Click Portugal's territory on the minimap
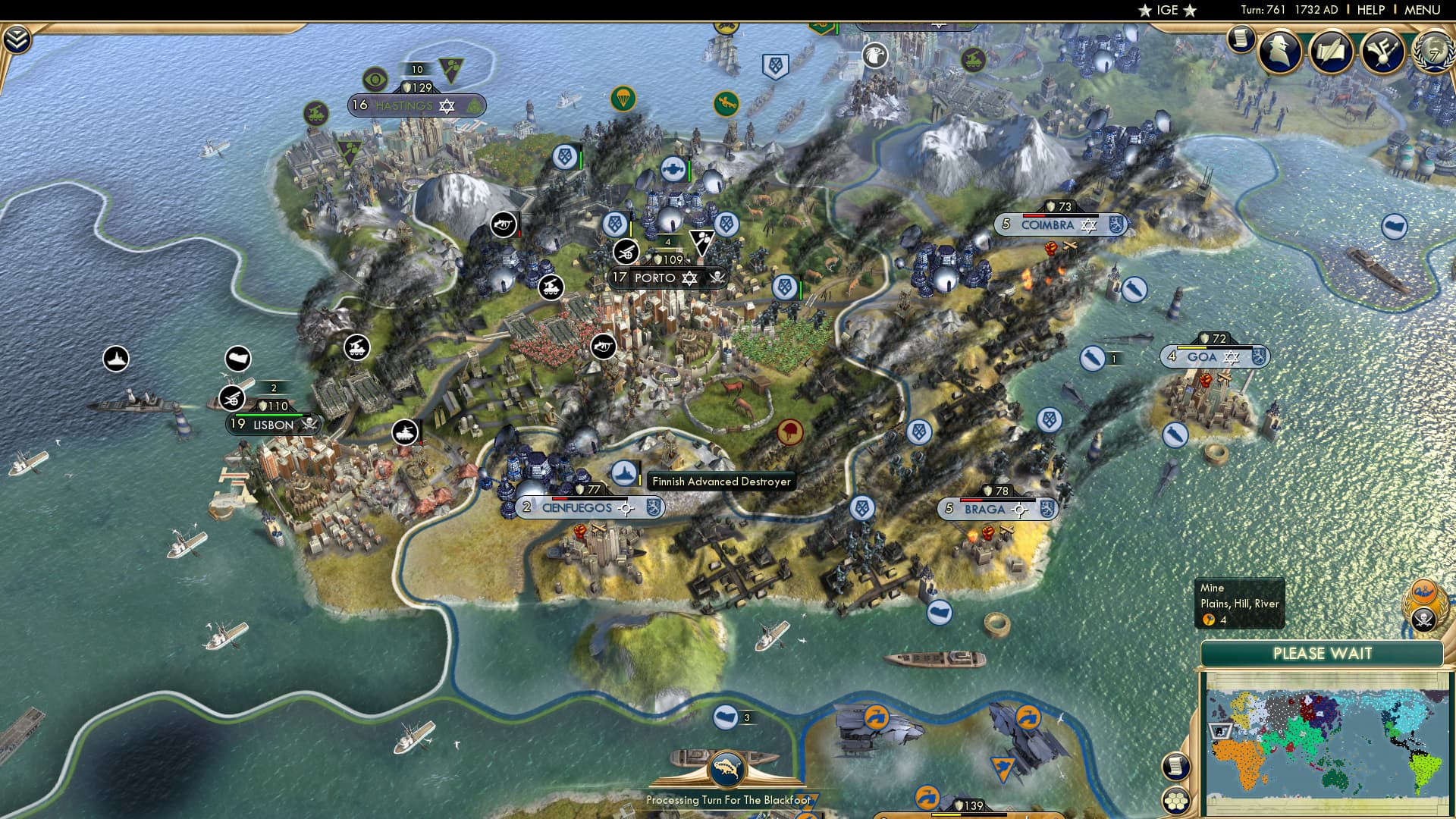 (x=1218, y=731)
